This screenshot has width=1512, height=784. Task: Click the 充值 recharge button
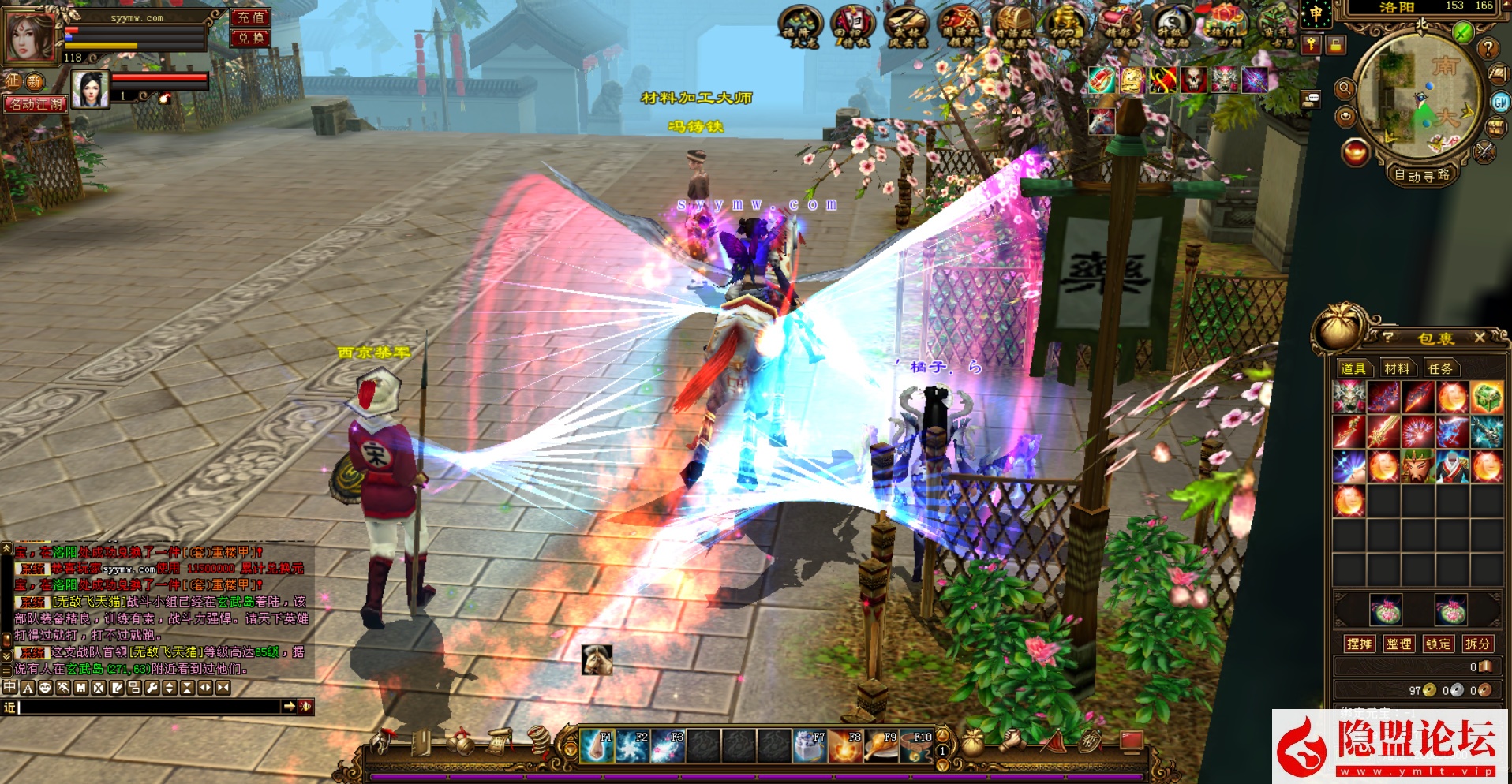(251, 17)
